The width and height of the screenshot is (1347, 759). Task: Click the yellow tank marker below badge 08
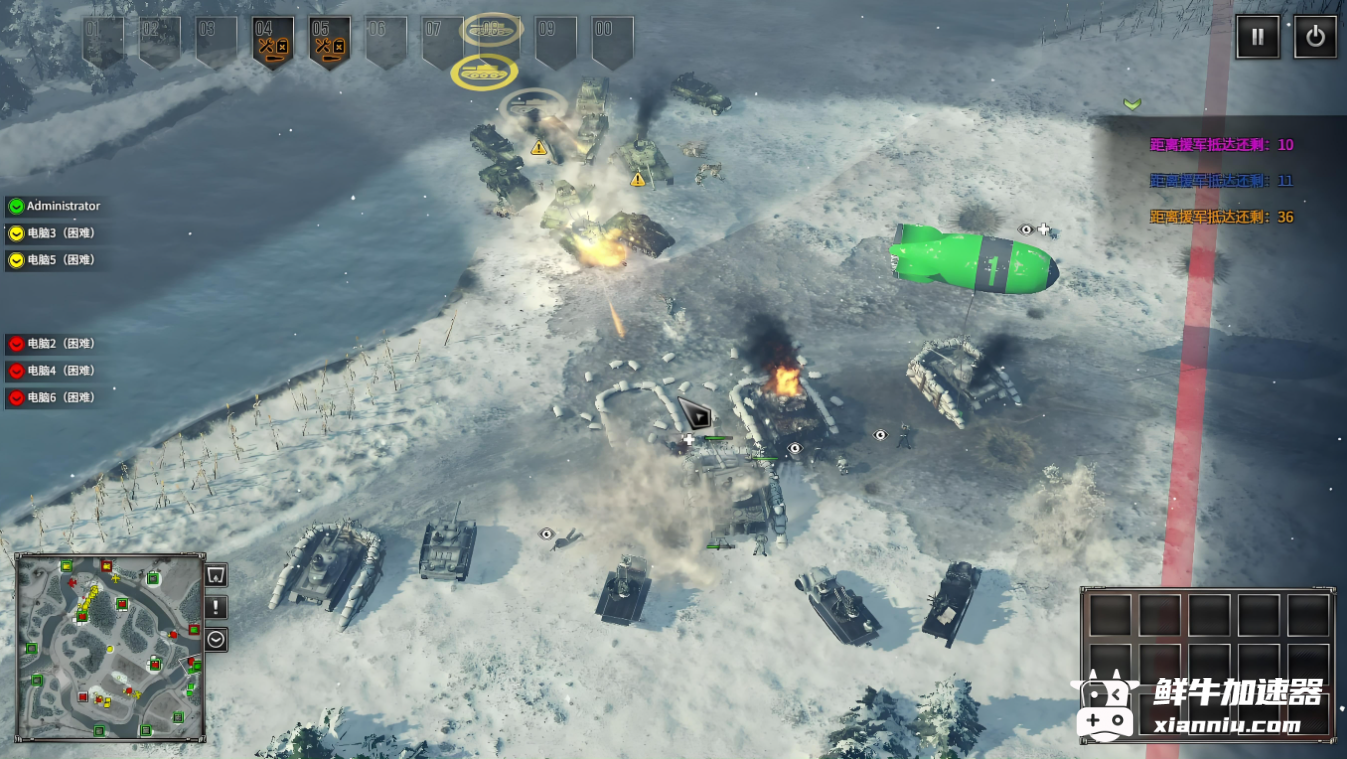point(484,73)
